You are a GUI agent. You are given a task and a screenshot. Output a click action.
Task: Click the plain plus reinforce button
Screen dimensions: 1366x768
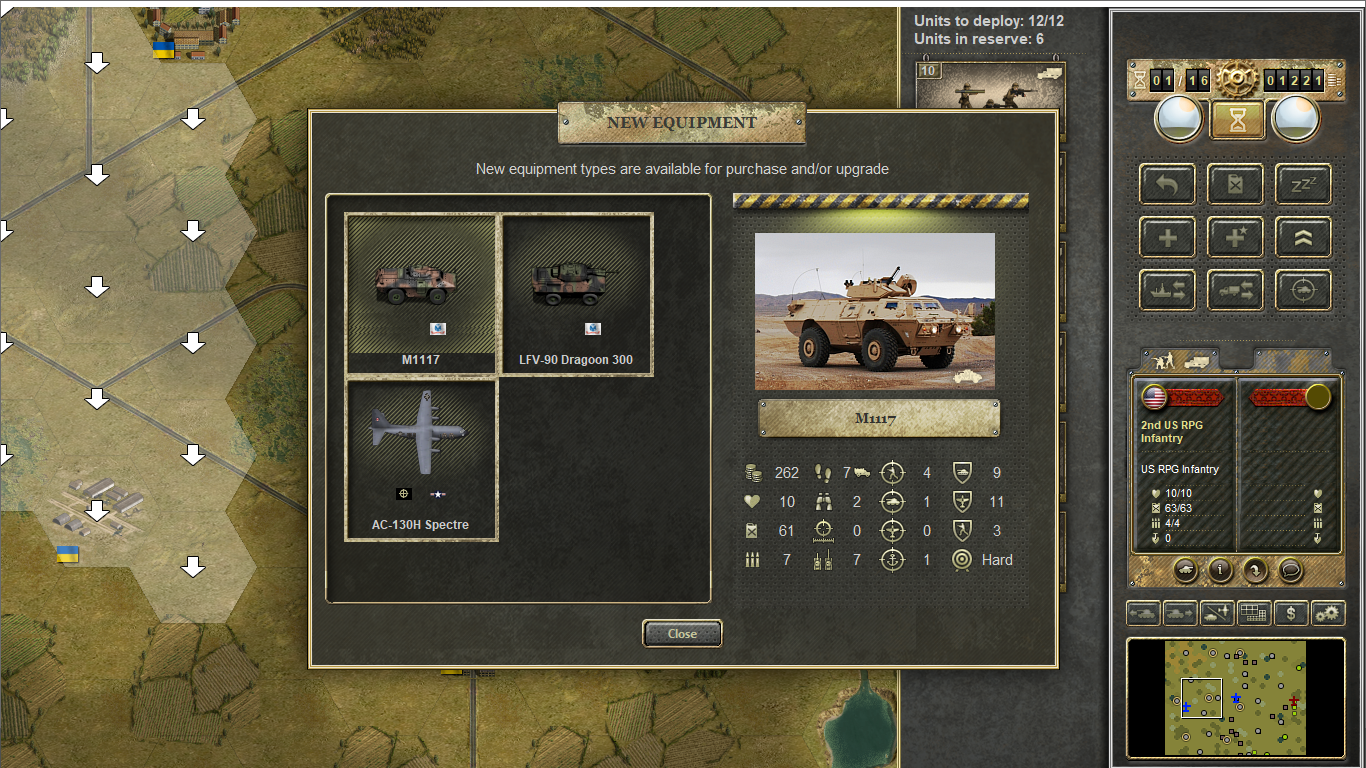click(x=1167, y=238)
